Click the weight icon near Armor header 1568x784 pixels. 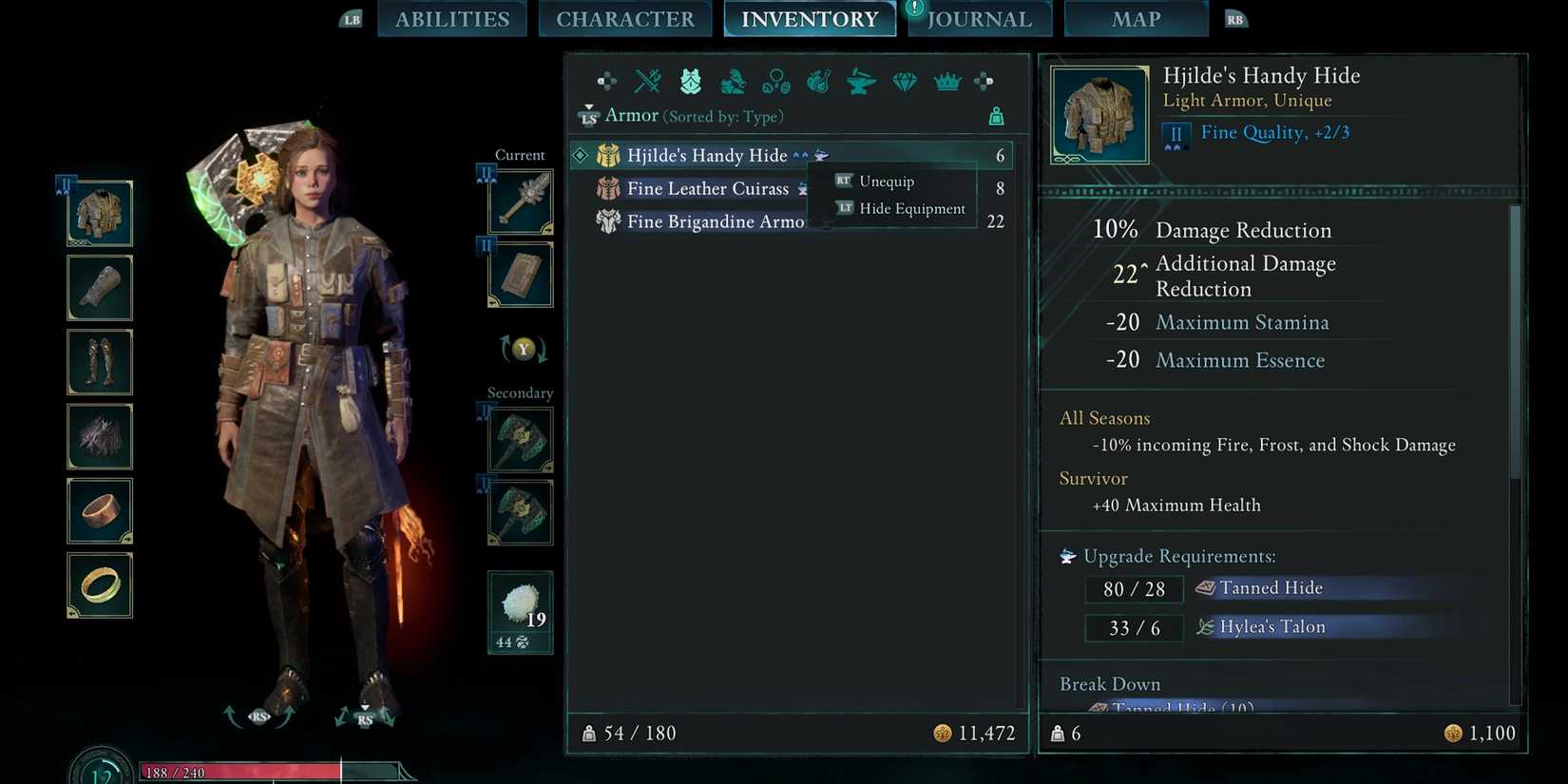996,115
